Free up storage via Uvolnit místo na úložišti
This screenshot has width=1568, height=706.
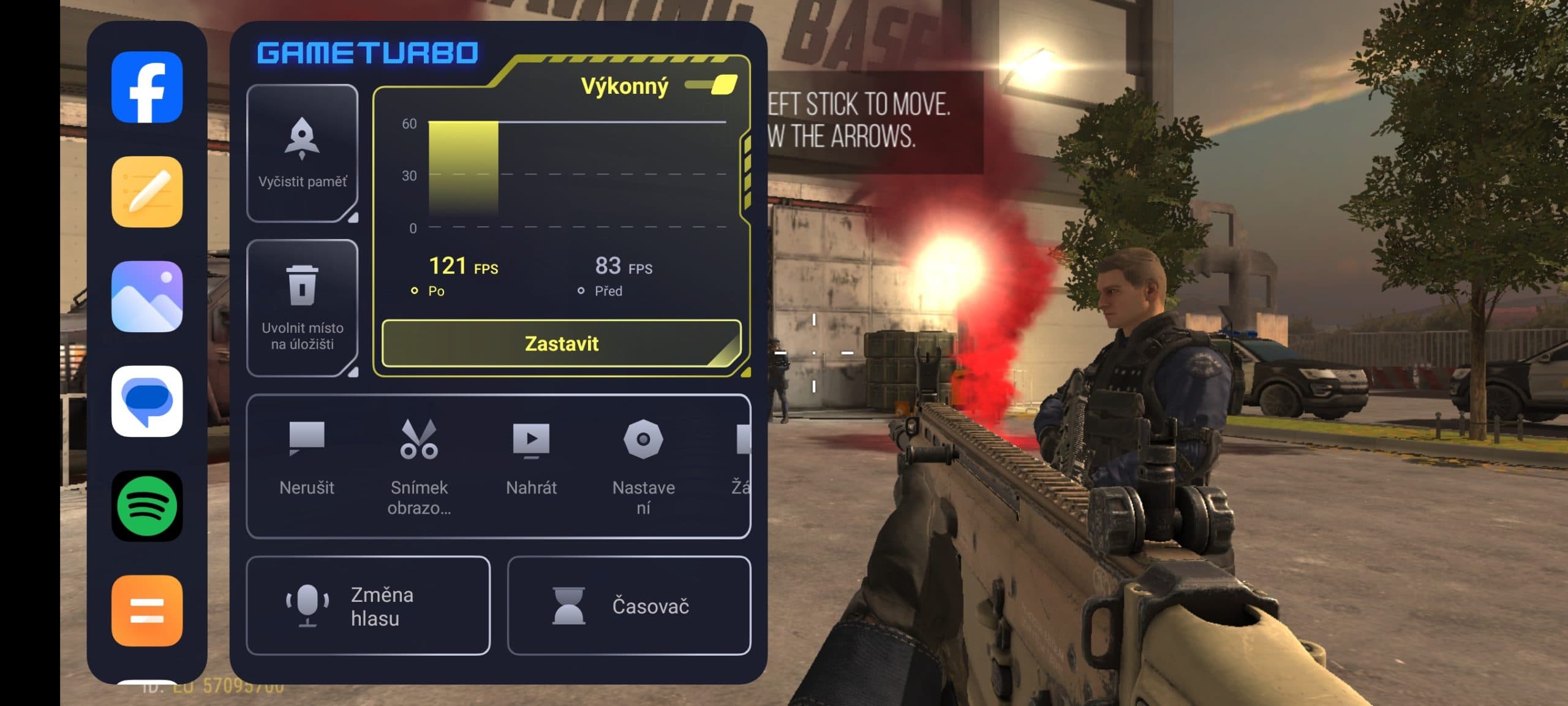click(302, 308)
